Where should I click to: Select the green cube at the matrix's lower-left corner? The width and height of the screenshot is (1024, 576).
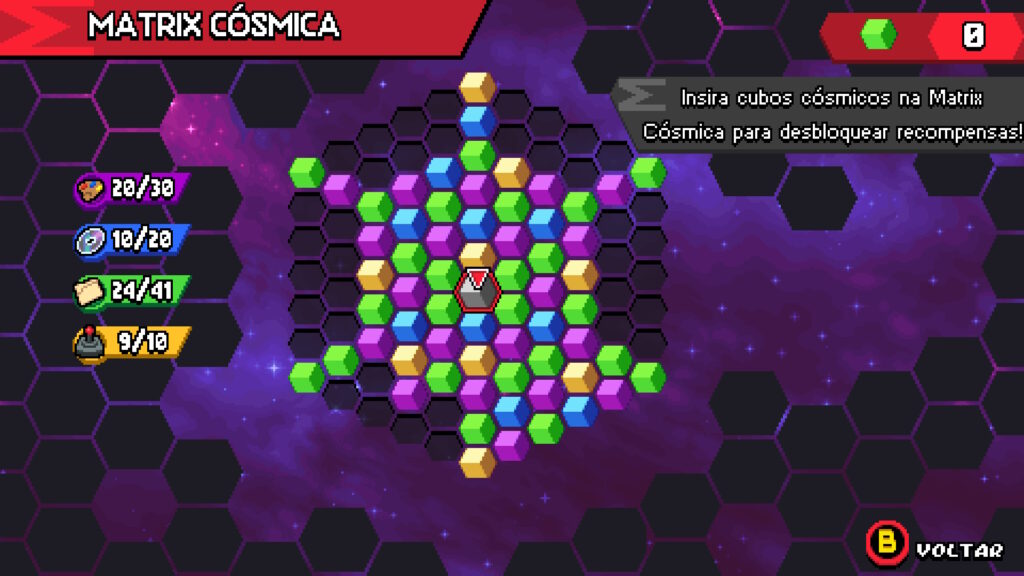[x=307, y=377]
